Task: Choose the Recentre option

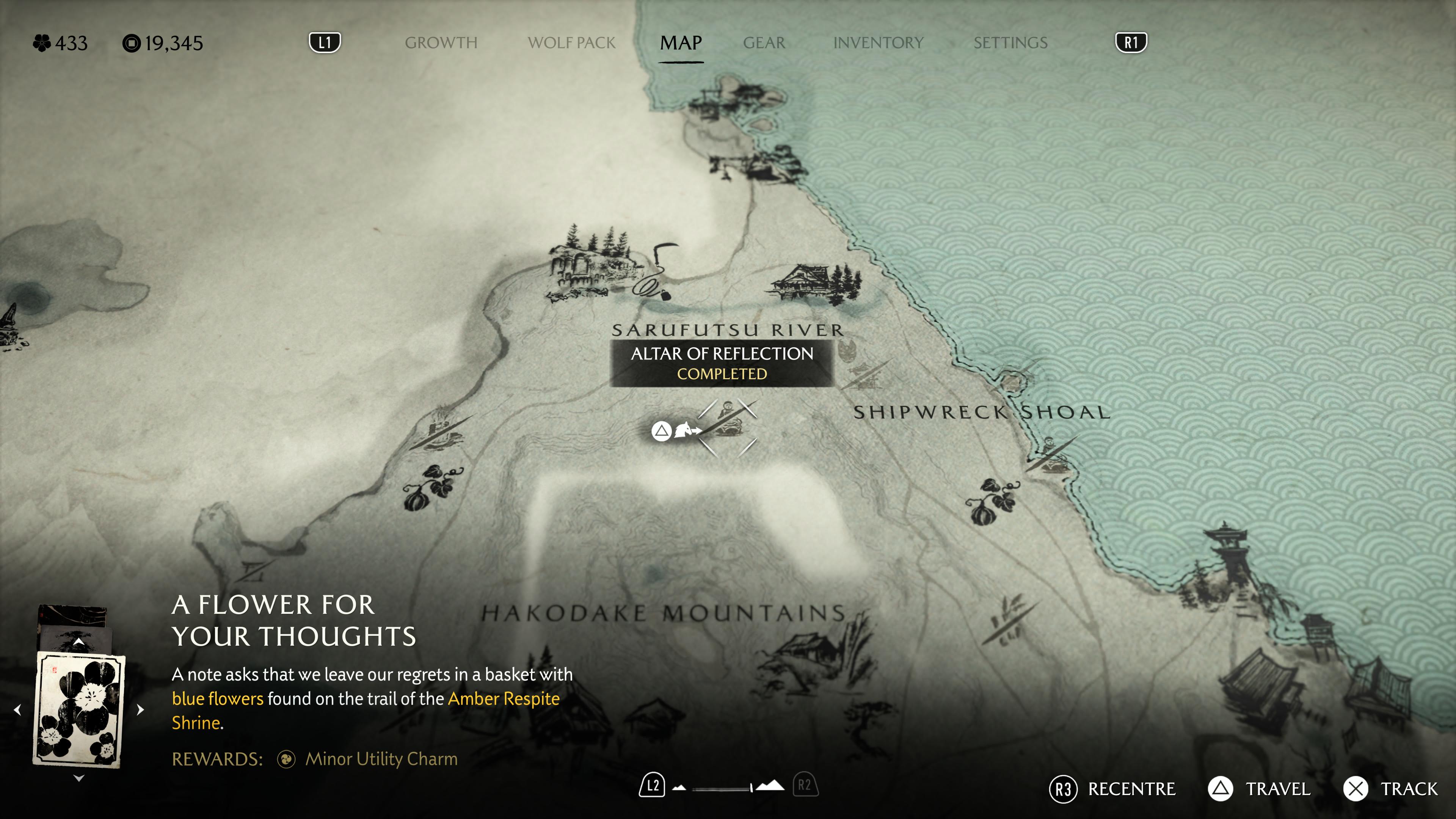Action: click(1112, 789)
